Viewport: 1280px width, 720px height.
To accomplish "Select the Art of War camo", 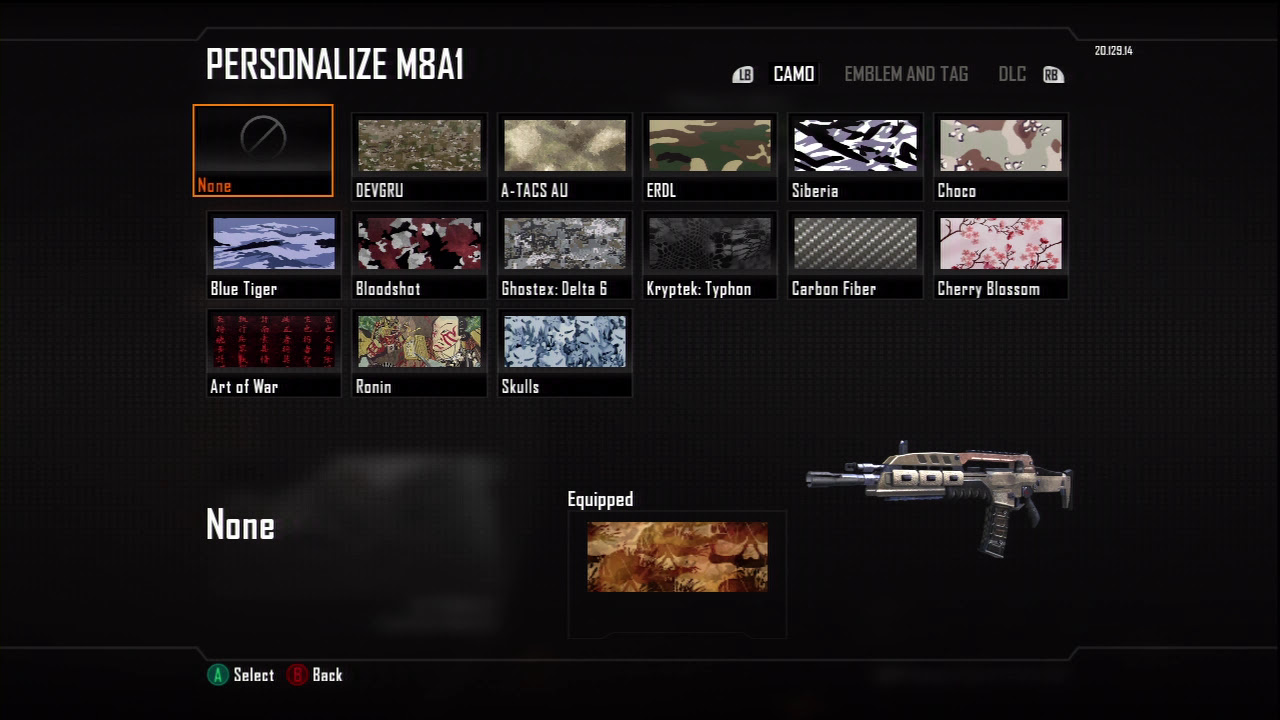I will 274,352.
